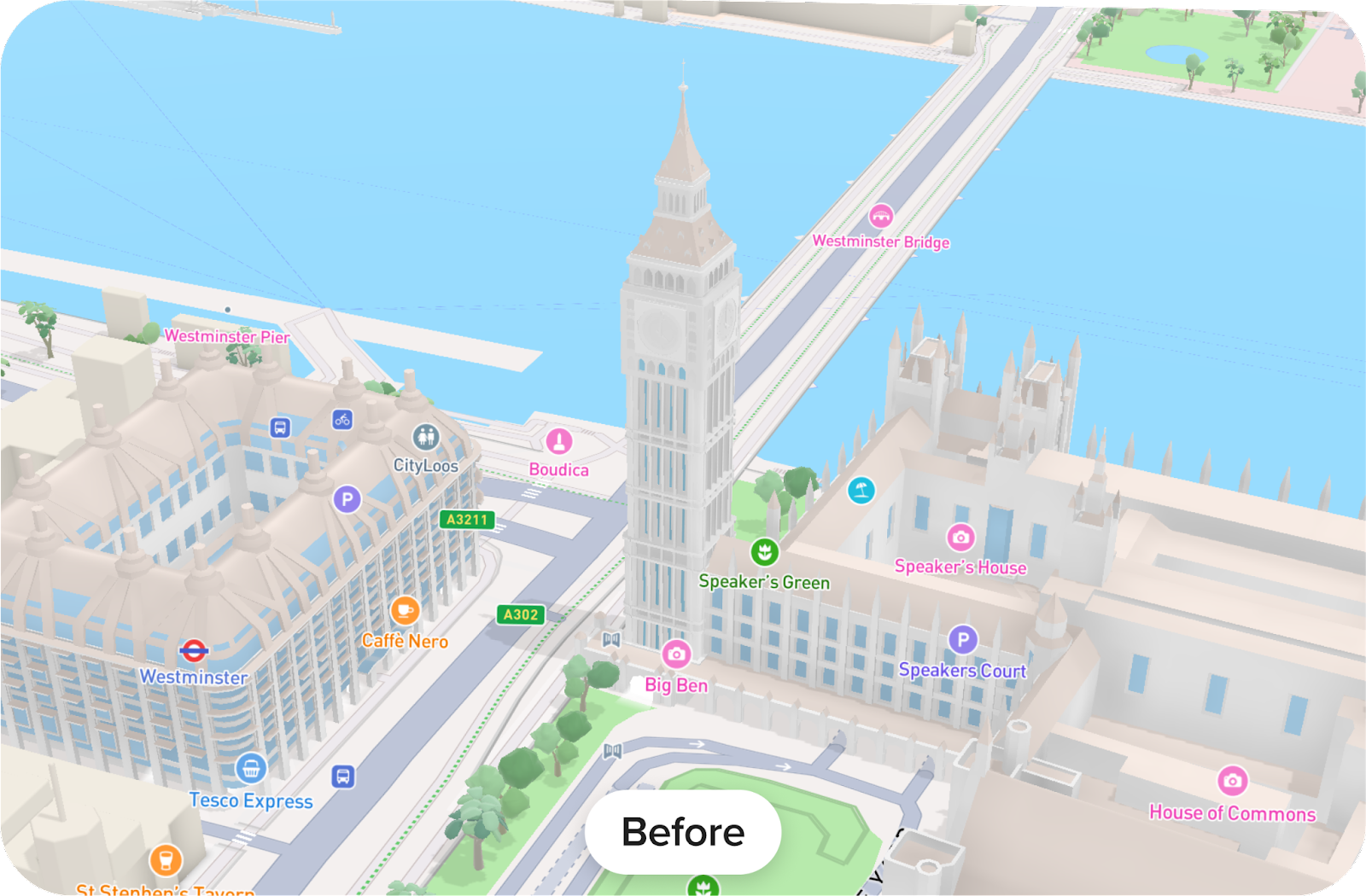Click the Westminster Pier label

tap(228, 338)
